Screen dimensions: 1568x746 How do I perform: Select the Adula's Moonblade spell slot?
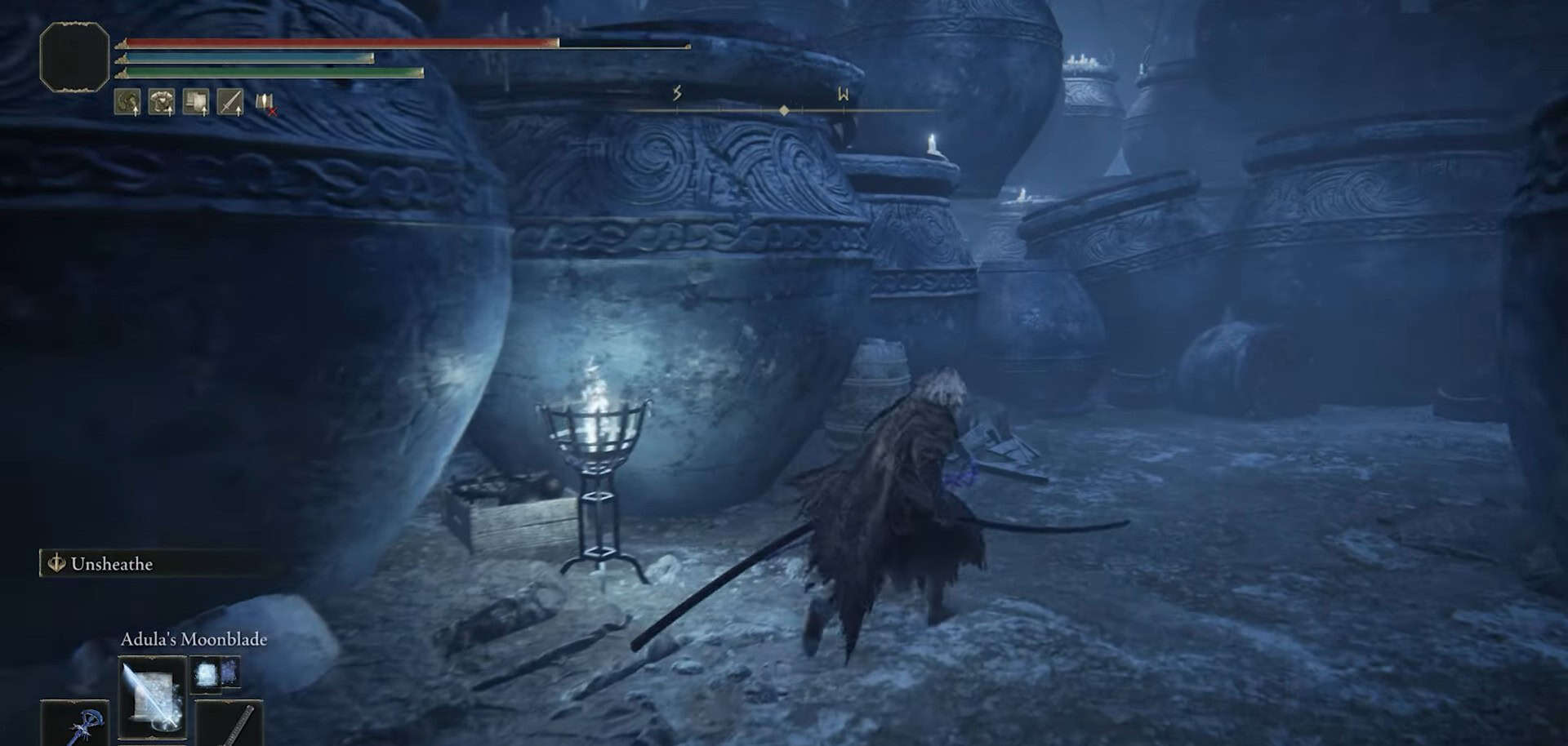pos(153,698)
